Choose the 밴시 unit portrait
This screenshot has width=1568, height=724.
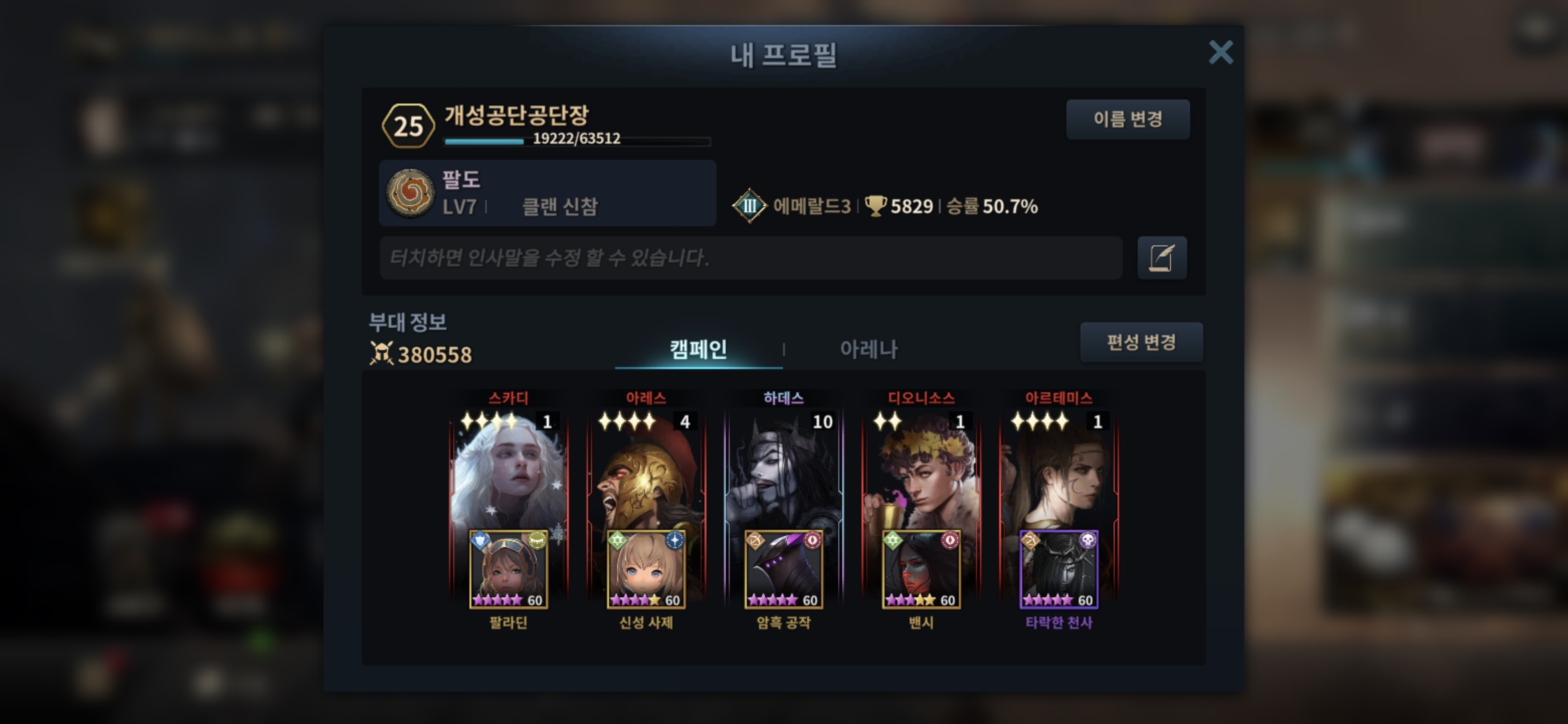(921, 570)
